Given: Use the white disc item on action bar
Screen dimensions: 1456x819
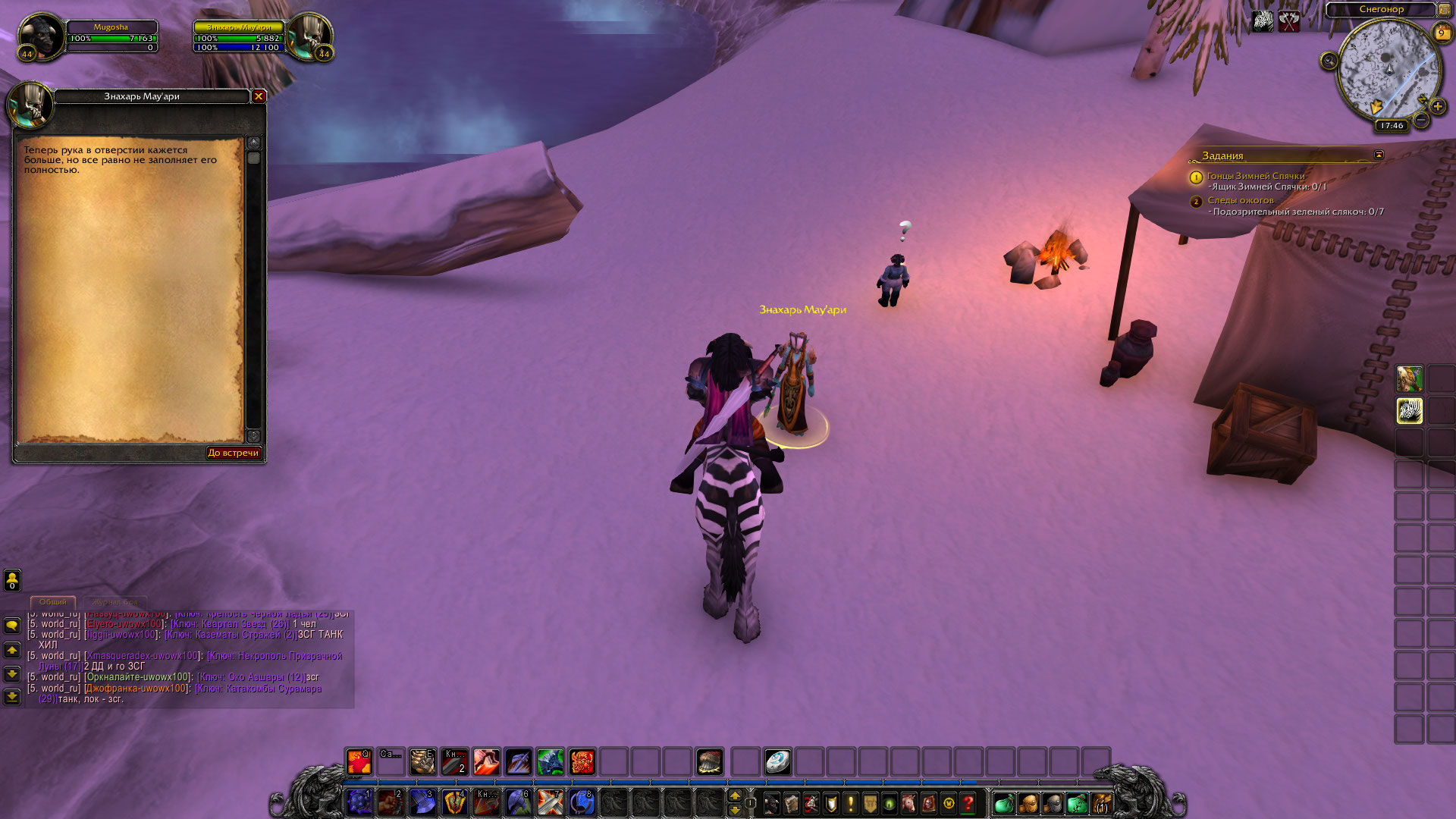Looking at the screenshot, I should click(777, 761).
